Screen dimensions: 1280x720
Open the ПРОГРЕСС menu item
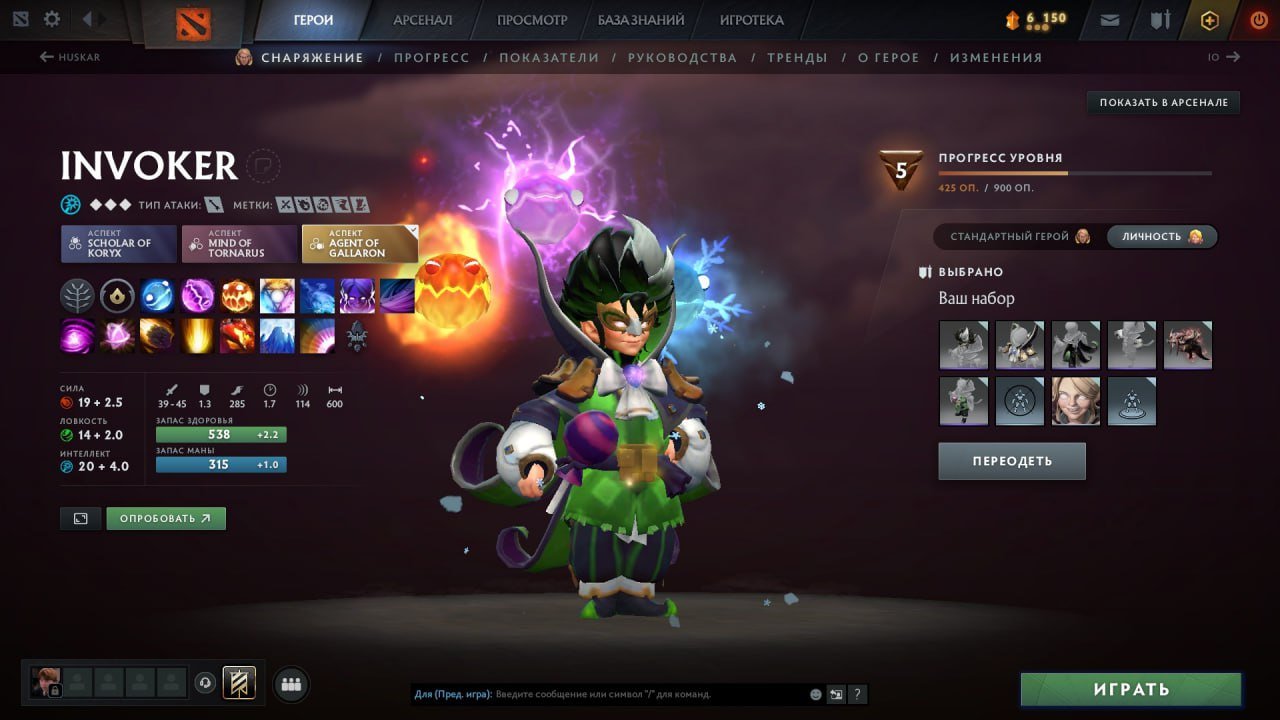point(432,58)
